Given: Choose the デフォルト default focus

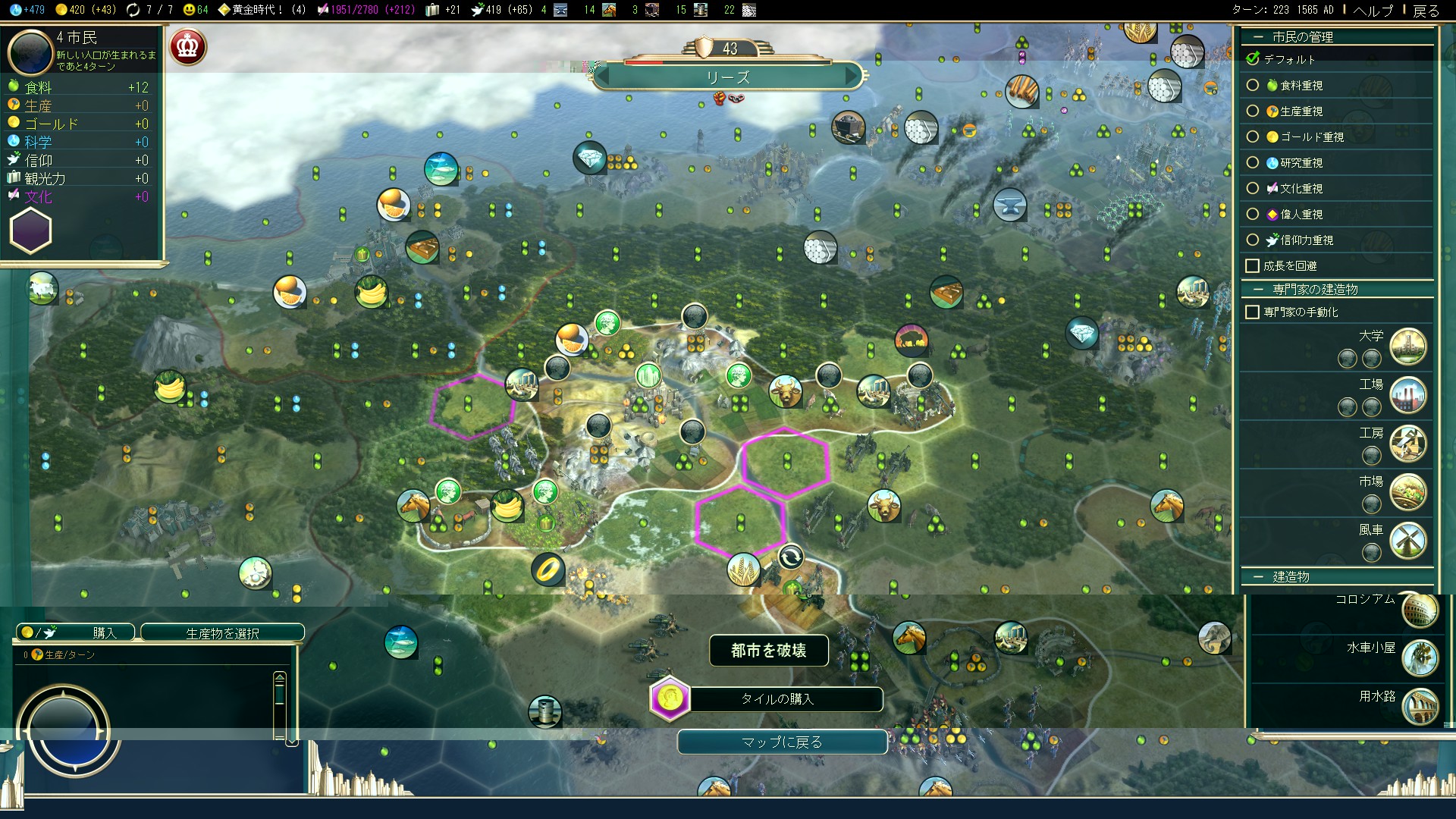Looking at the screenshot, I should click(1253, 59).
